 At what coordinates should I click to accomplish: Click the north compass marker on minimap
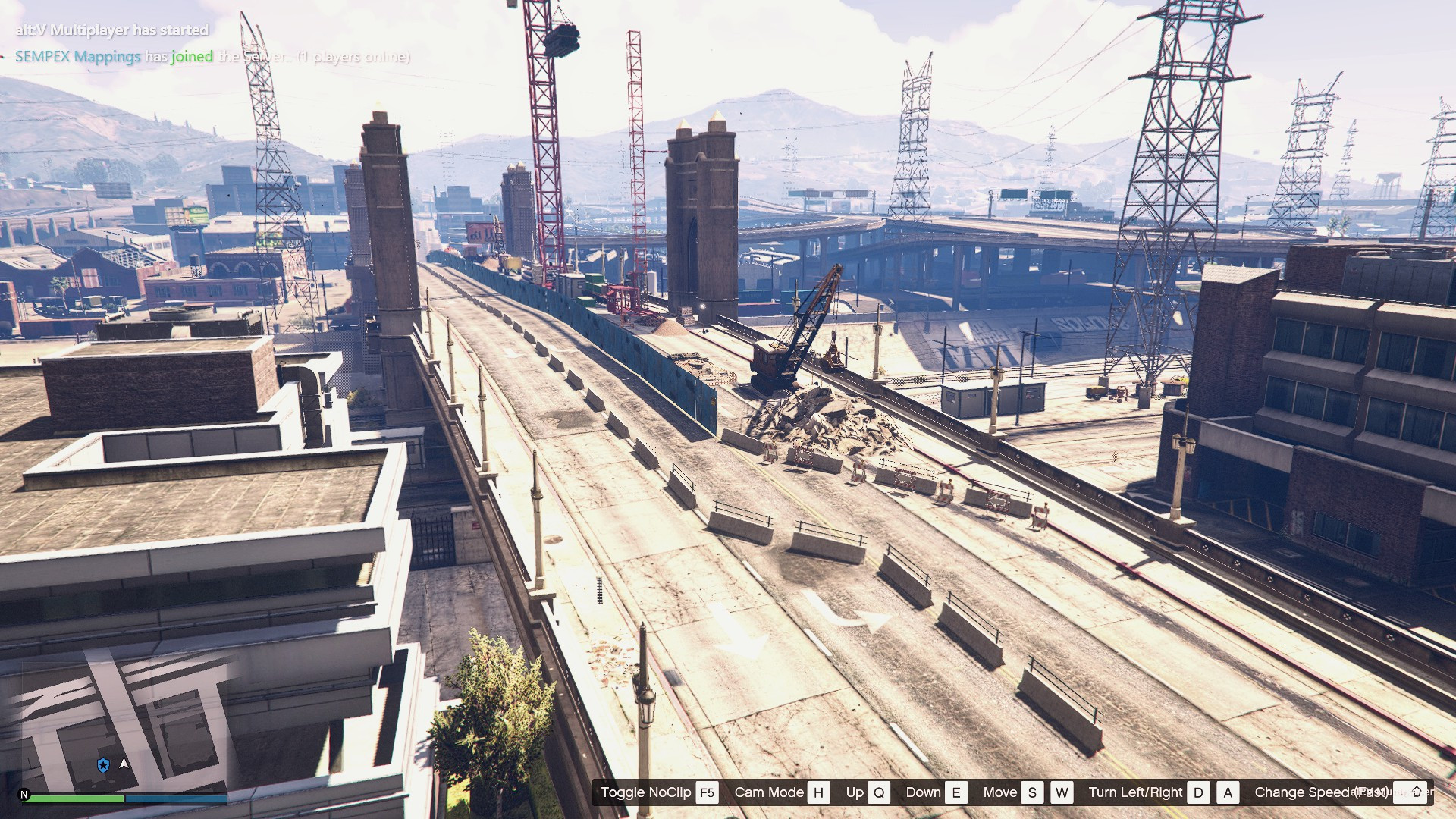(24, 795)
